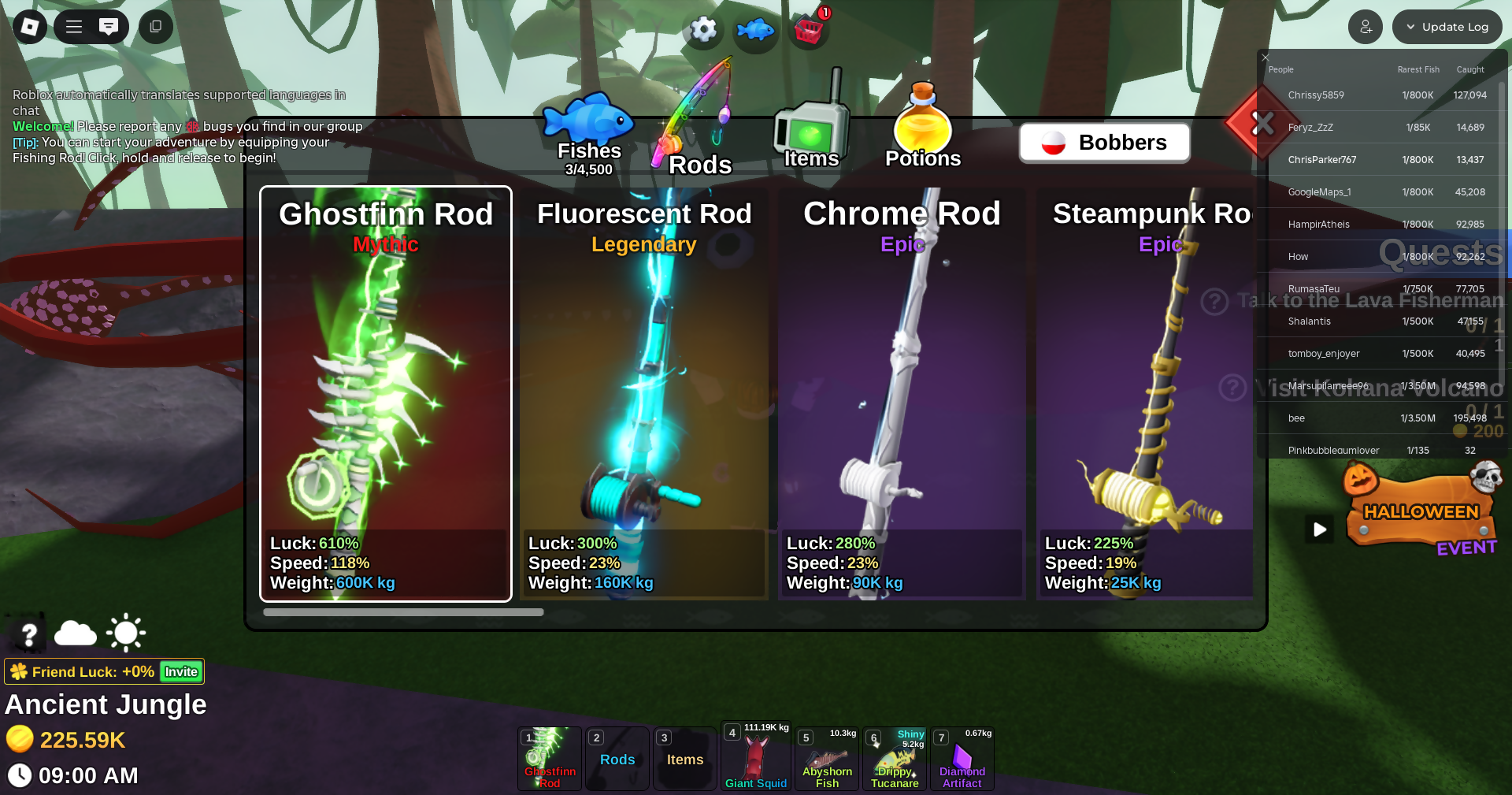Screen dimensions: 1512x795
Task: Select the Ghostfinn Rod card
Action: click(x=386, y=394)
